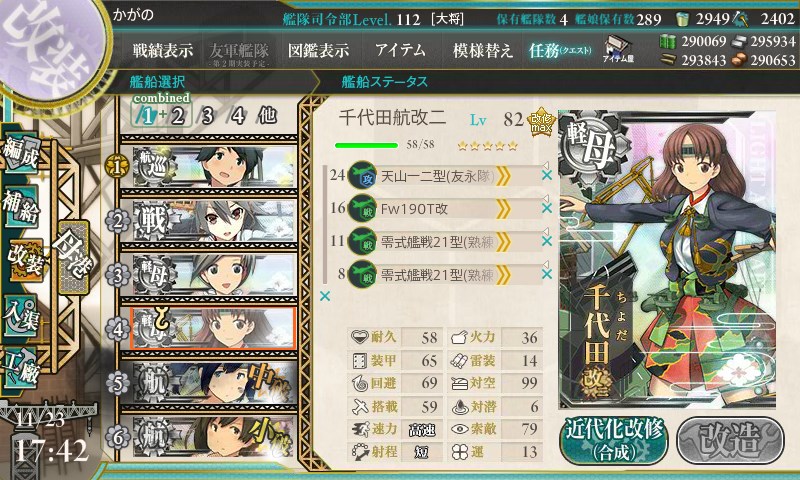The width and height of the screenshot is (800, 480).
Task: Open the 模様替え furniture menu
Action: click(x=482, y=50)
